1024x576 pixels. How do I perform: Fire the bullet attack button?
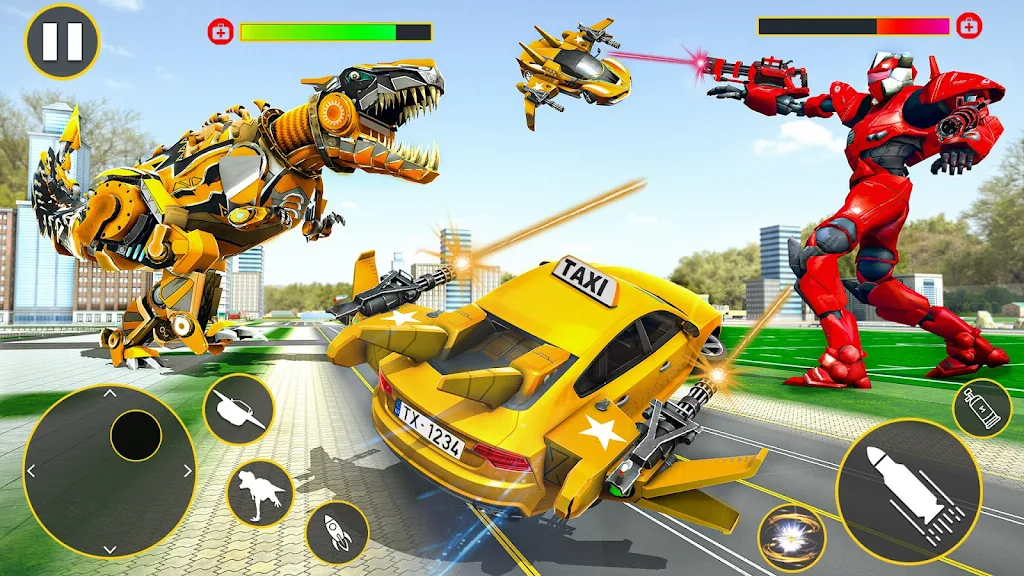(908, 490)
